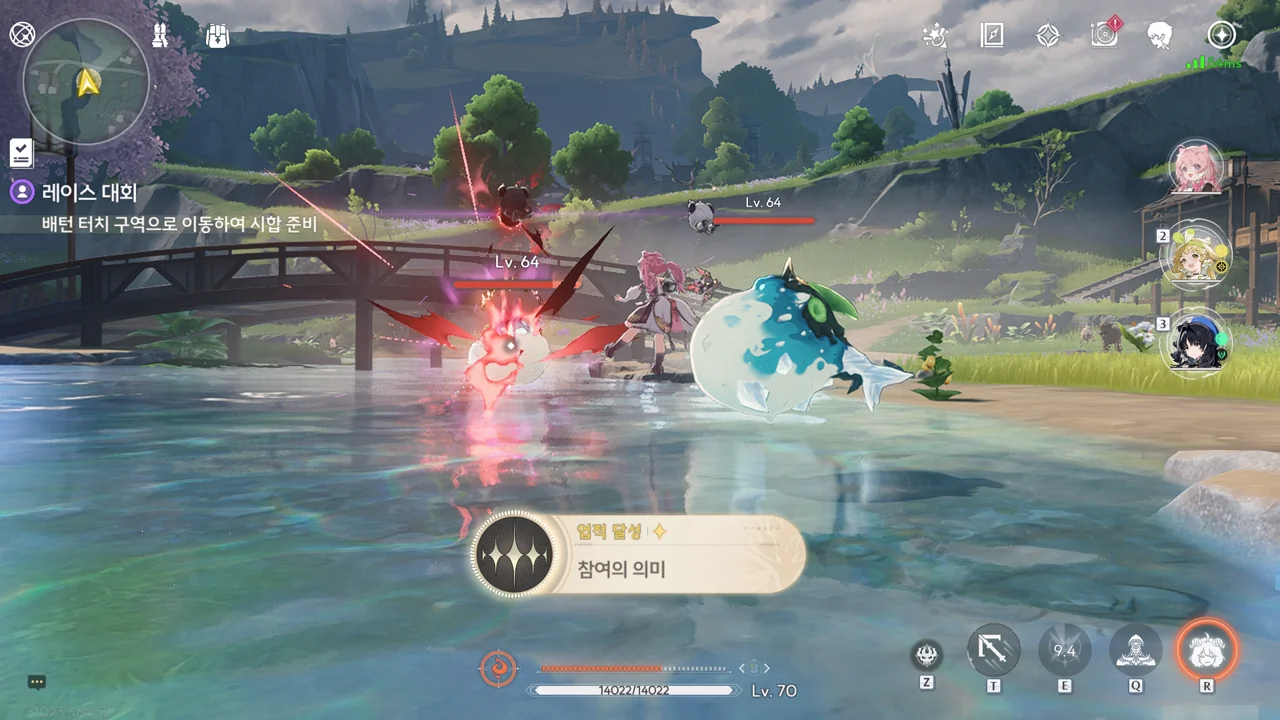This screenshot has height=720, width=1280.
Task: Open the twin-tower icon next to the backpack
Action: click(x=159, y=36)
